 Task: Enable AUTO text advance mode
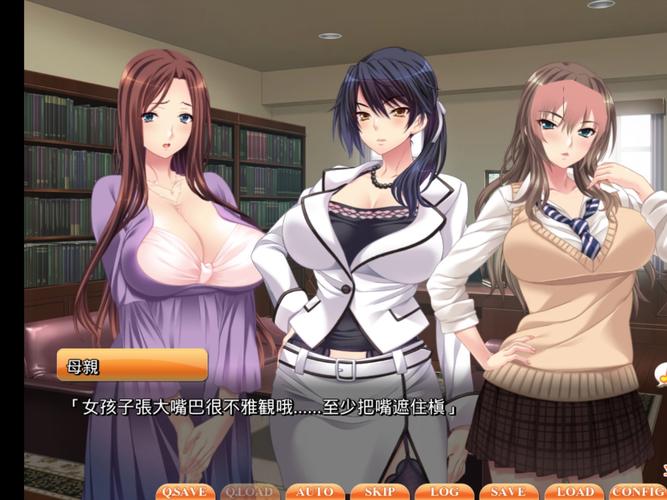[x=314, y=492]
